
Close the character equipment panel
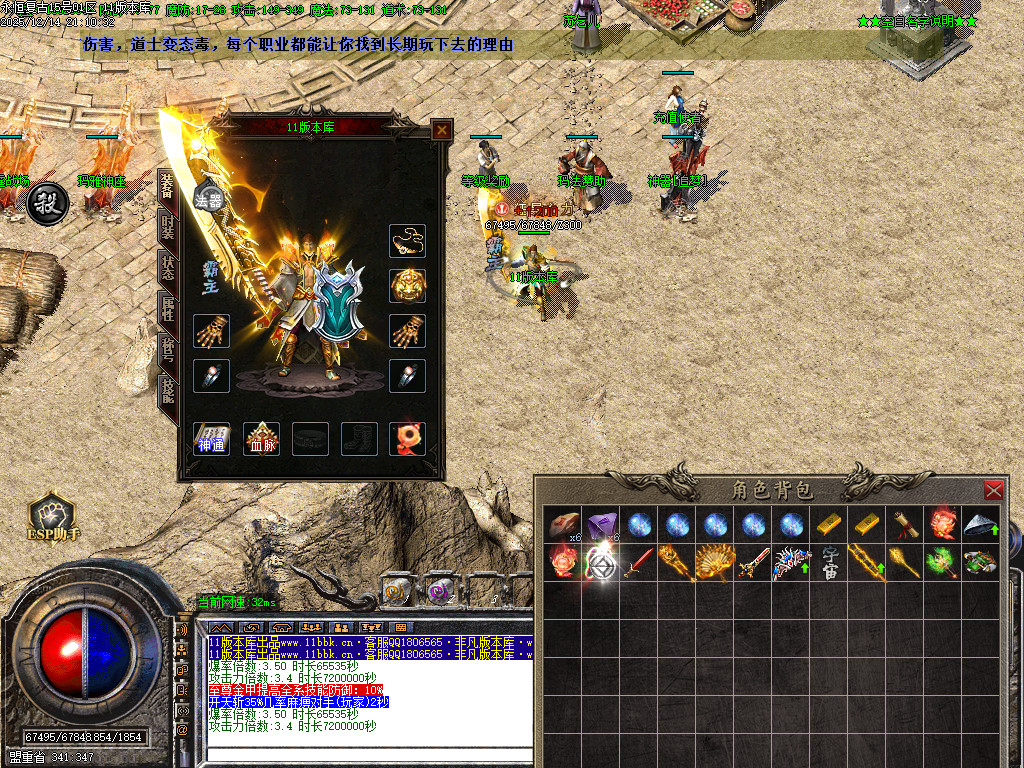coord(441,130)
